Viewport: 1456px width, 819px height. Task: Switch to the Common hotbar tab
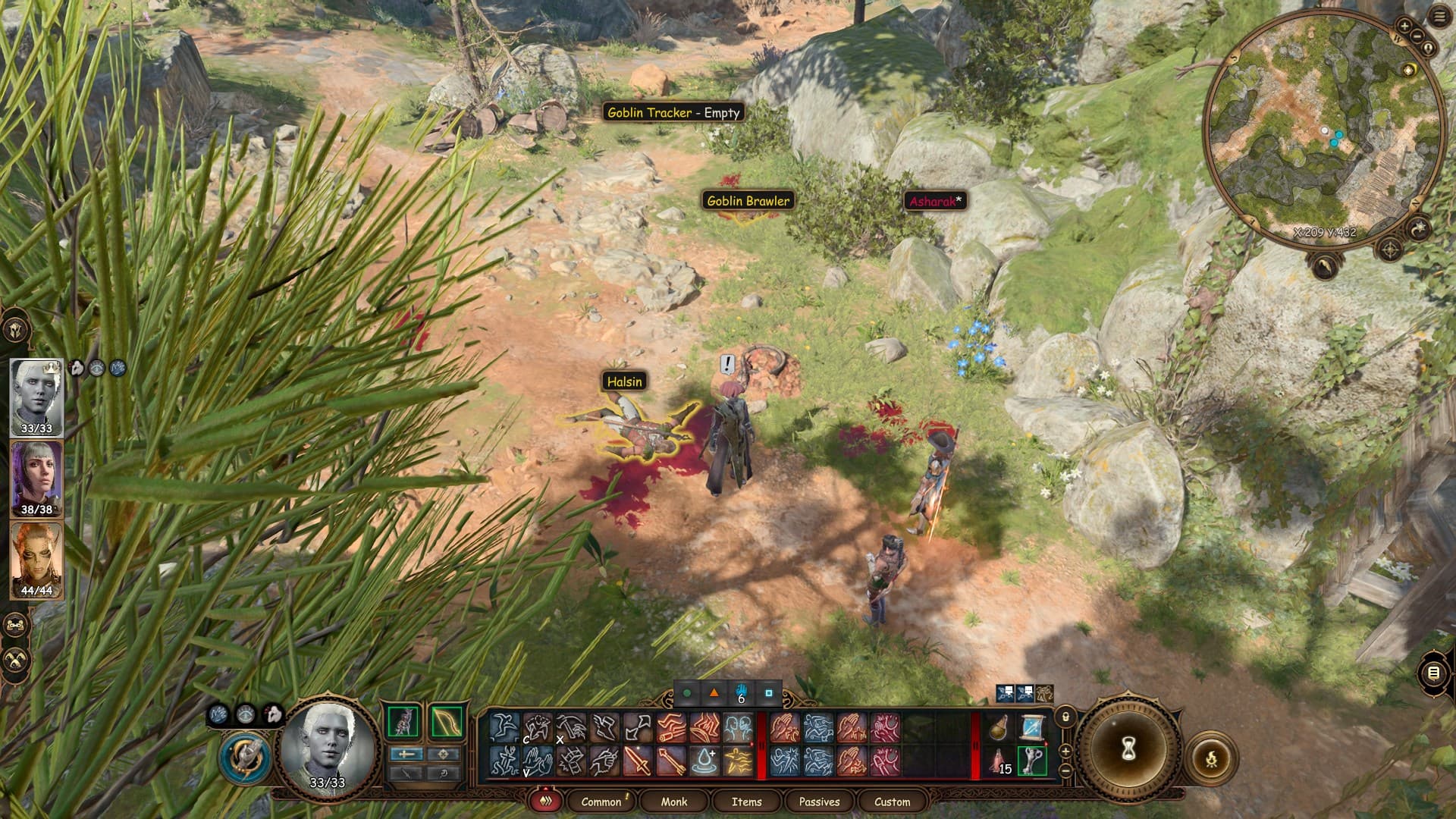[601, 802]
